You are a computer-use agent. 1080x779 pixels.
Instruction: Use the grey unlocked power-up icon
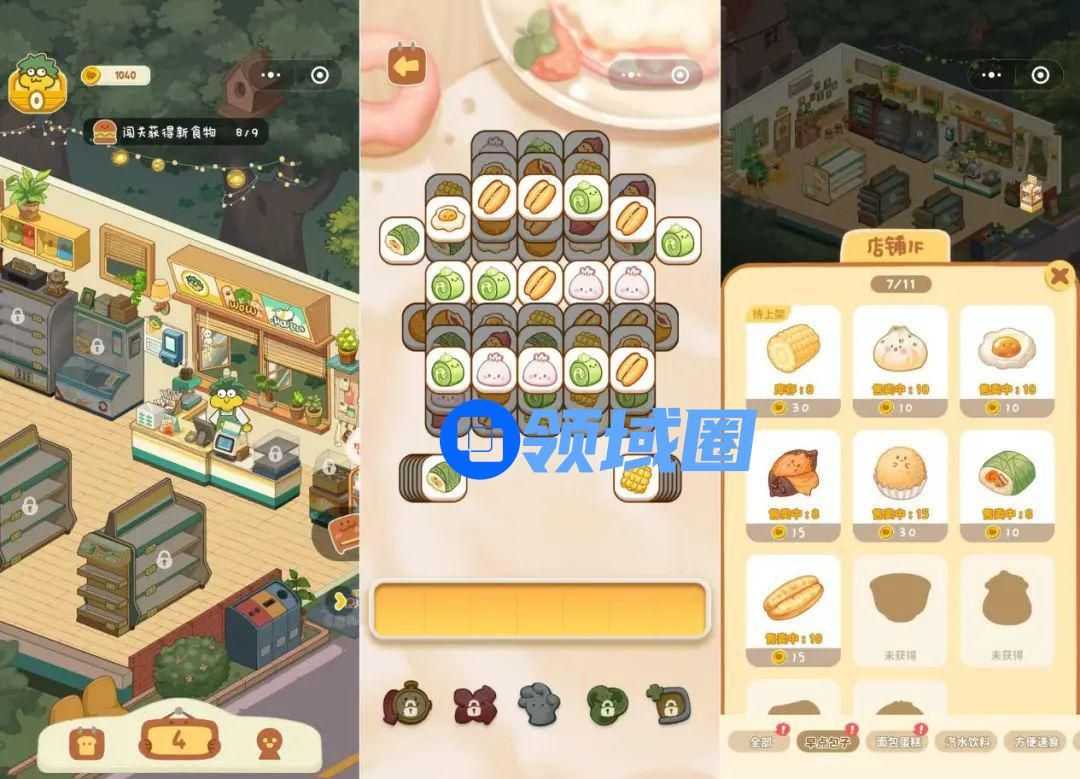(x=538, y=704)
